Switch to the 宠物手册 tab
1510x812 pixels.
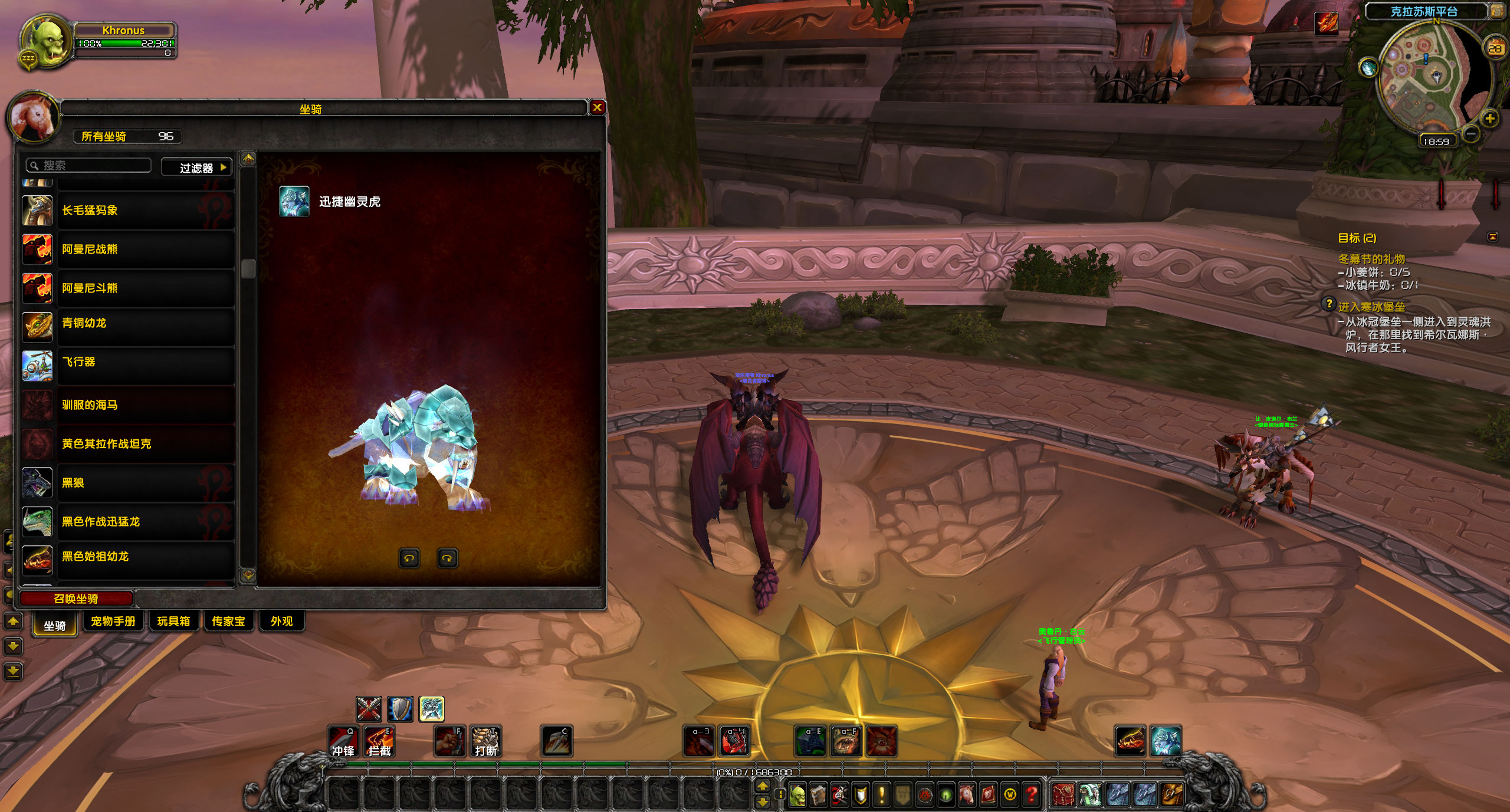click(x=113, y=622)
